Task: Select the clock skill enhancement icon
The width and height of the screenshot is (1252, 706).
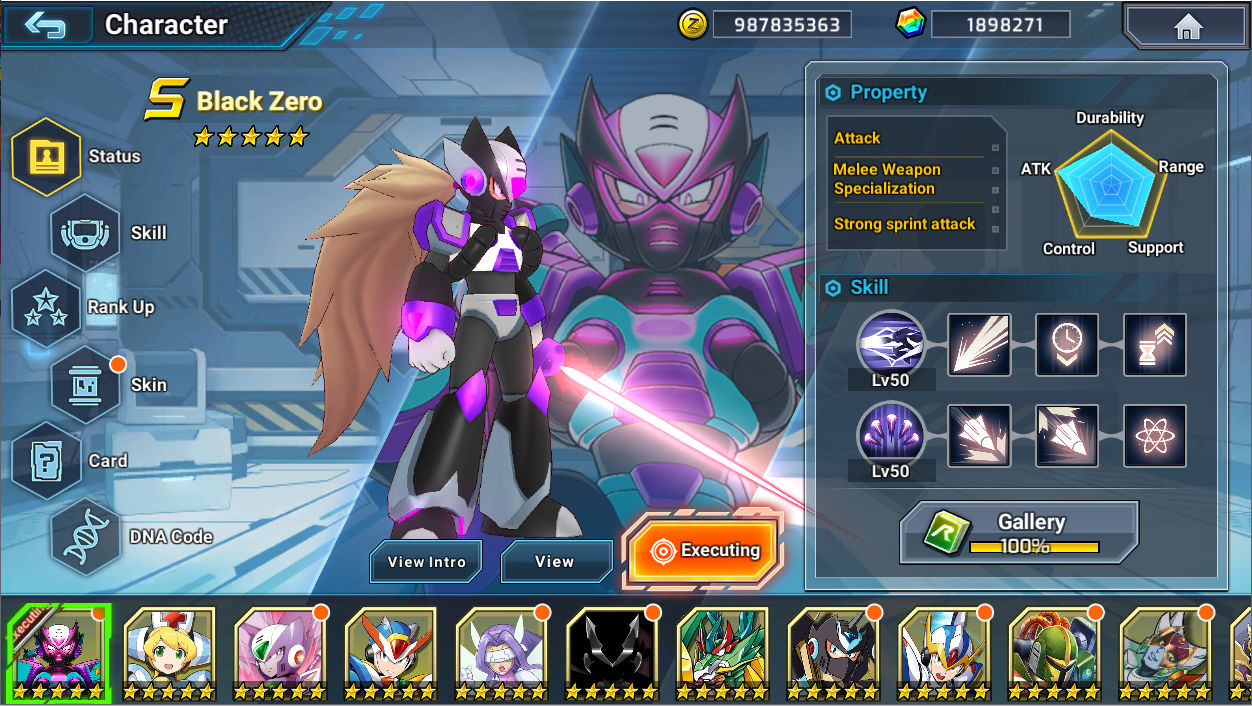Action: coord(1067,345)
